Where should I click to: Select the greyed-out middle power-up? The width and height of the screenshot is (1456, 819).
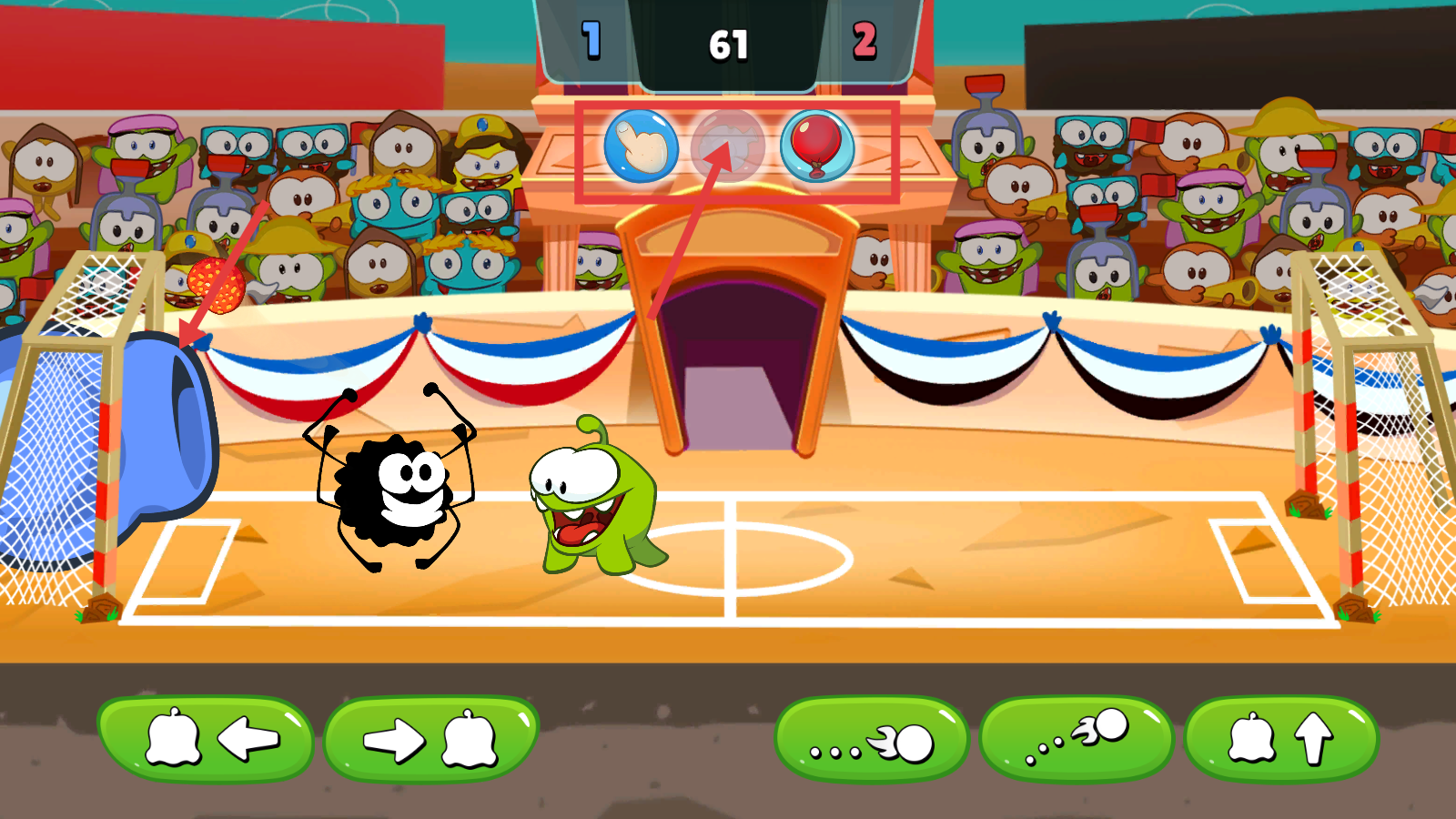pyautogui.click(x=728, y=147)
